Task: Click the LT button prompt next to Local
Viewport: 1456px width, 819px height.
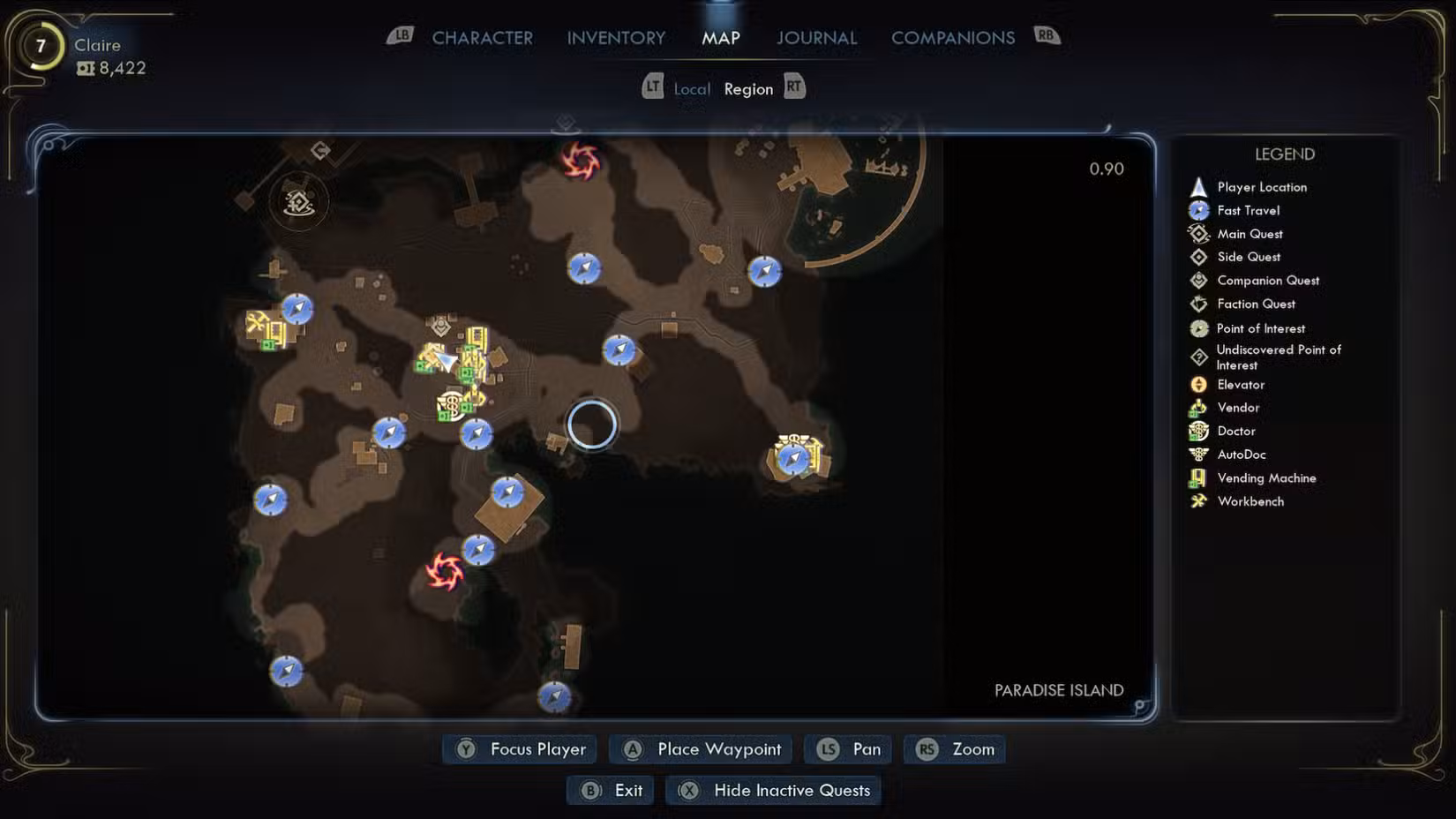Action: click(x=654, y=87)
